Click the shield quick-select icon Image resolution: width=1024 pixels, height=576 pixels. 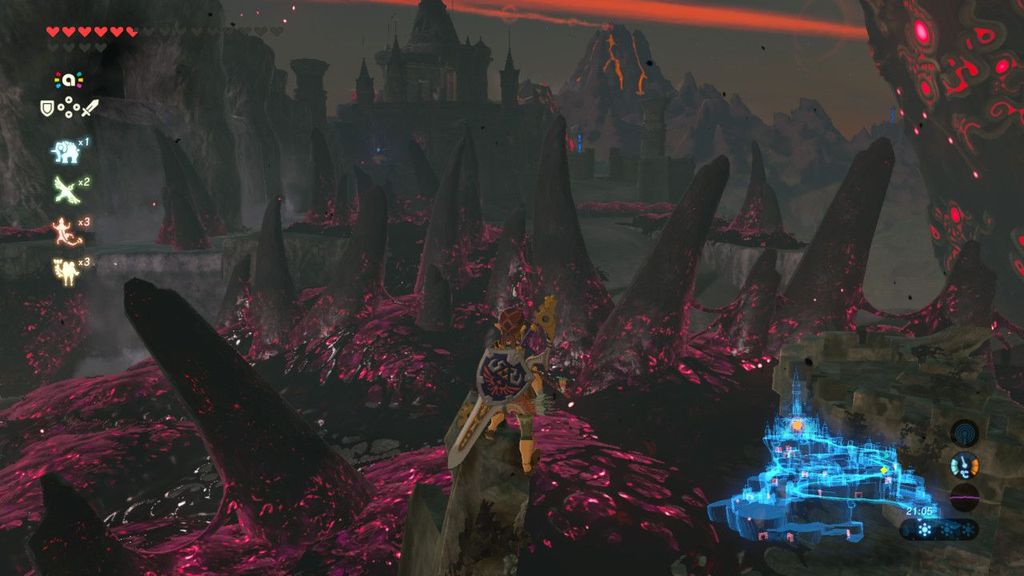[x=47, y=108]
